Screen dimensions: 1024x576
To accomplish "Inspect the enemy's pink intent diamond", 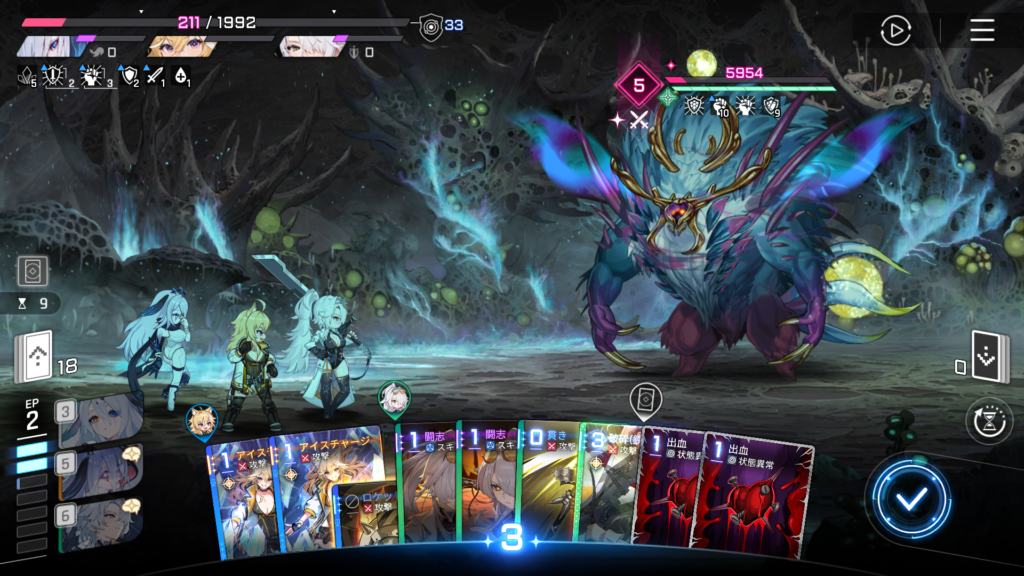I will click(639, 85).
